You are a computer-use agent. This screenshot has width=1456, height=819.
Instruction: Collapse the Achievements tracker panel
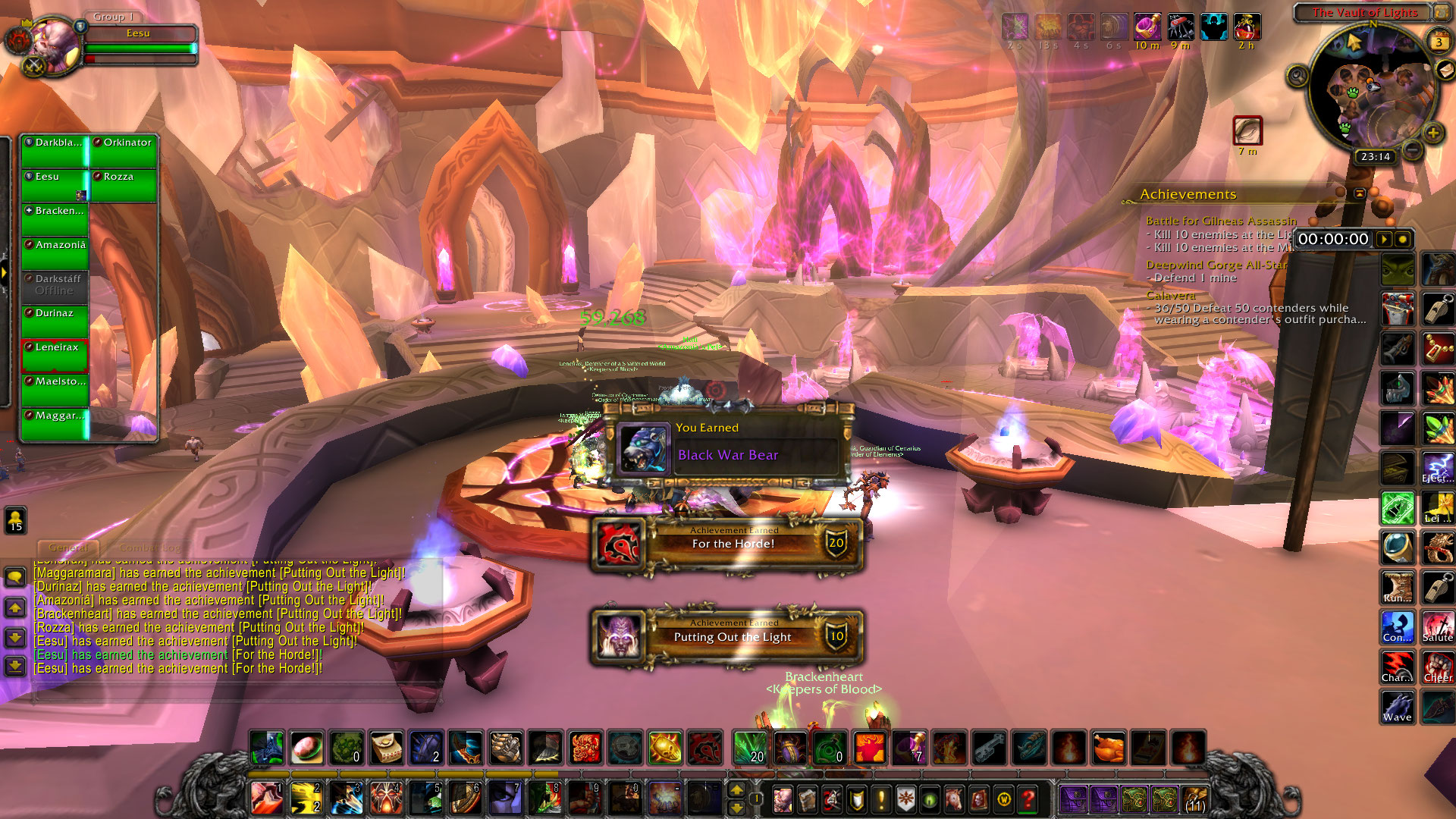click(x=1360, y=194)
